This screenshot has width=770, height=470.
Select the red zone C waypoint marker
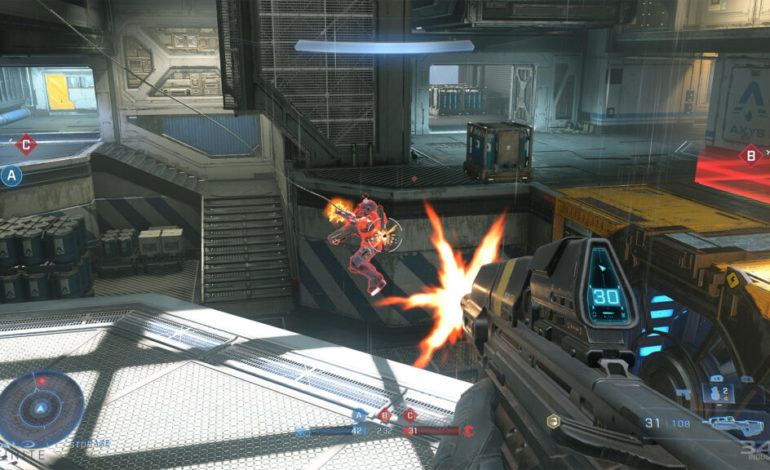point(27,146)
